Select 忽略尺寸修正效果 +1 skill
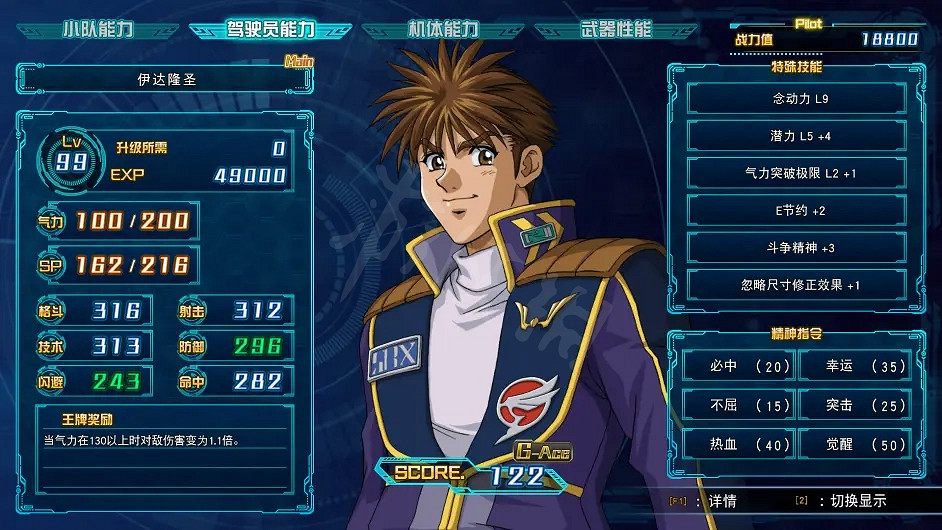Screen dimensions: 942x530 click(x=797, y=284)
